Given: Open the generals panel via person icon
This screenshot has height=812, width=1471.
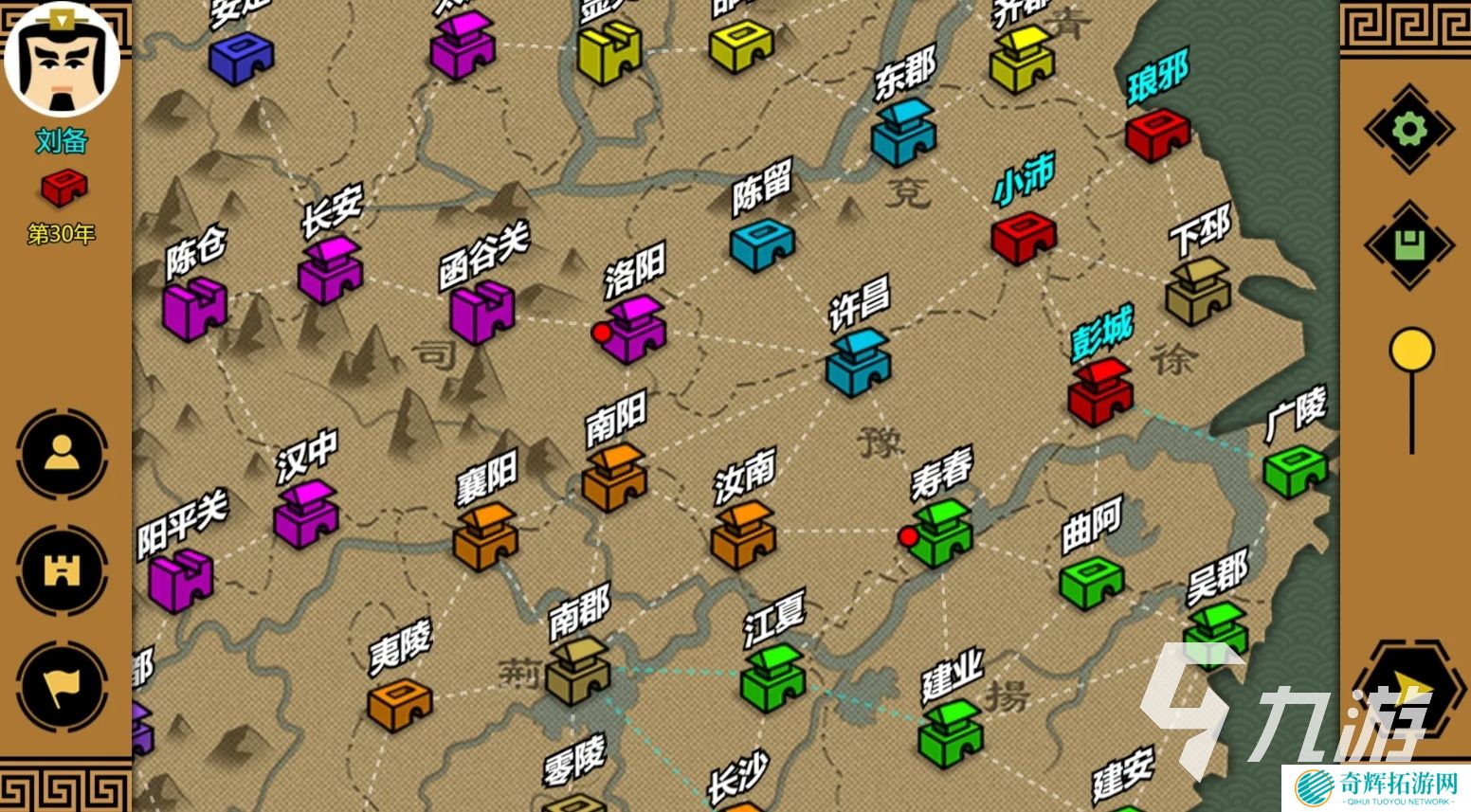Looking at the screenshot, I should tap(61, 457).
